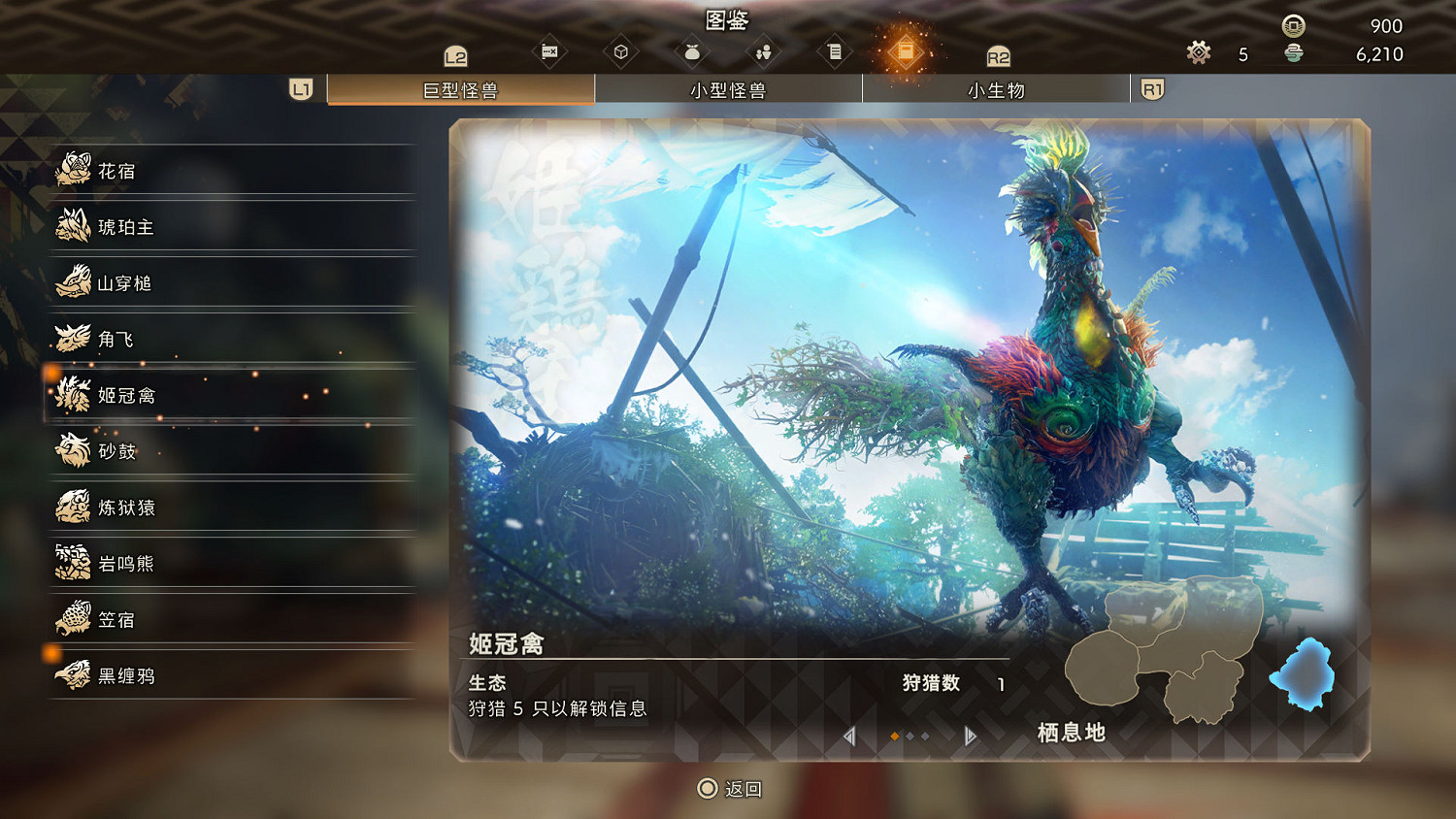Click the 返回 button at bottom
Image resolution: width=1456 pixels, height=819 pixels.
click(x=728, y=789)
